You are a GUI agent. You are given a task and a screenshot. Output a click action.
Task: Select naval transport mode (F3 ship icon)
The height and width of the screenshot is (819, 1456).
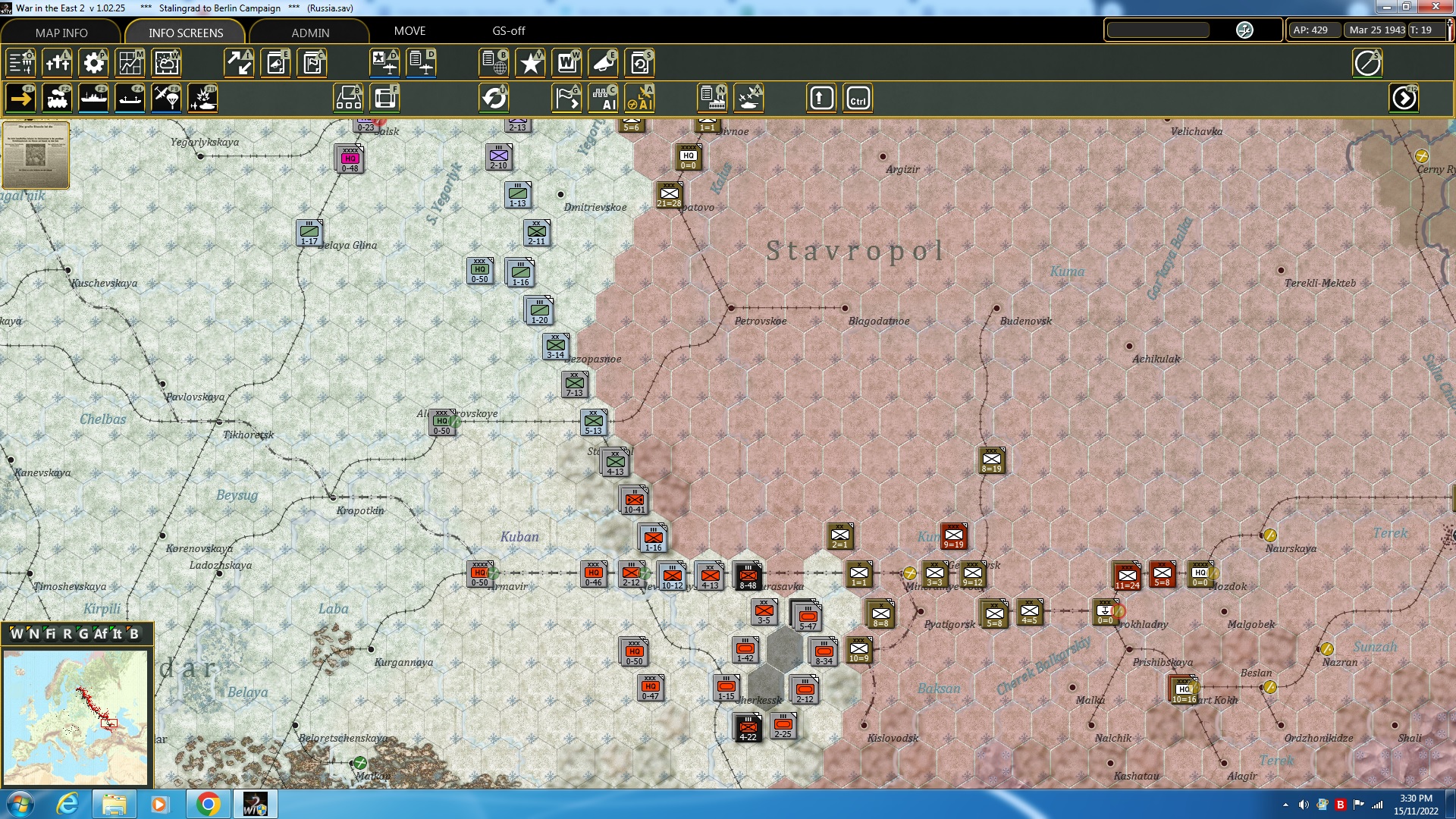coord(93,98)
